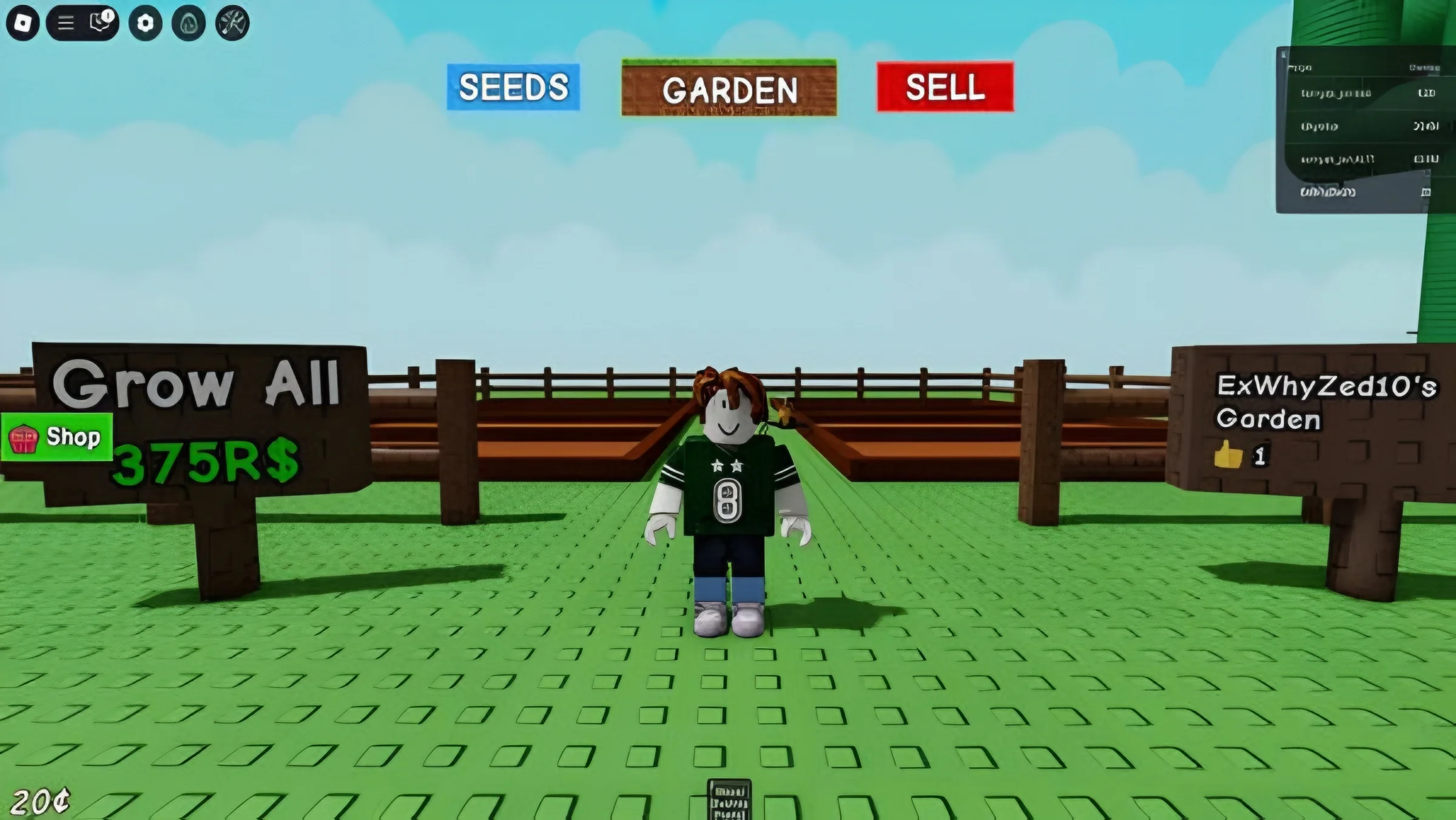Click the egg icon in the top bar
The height and width of the screenshot is (820, 1456).
pos(188,22)
